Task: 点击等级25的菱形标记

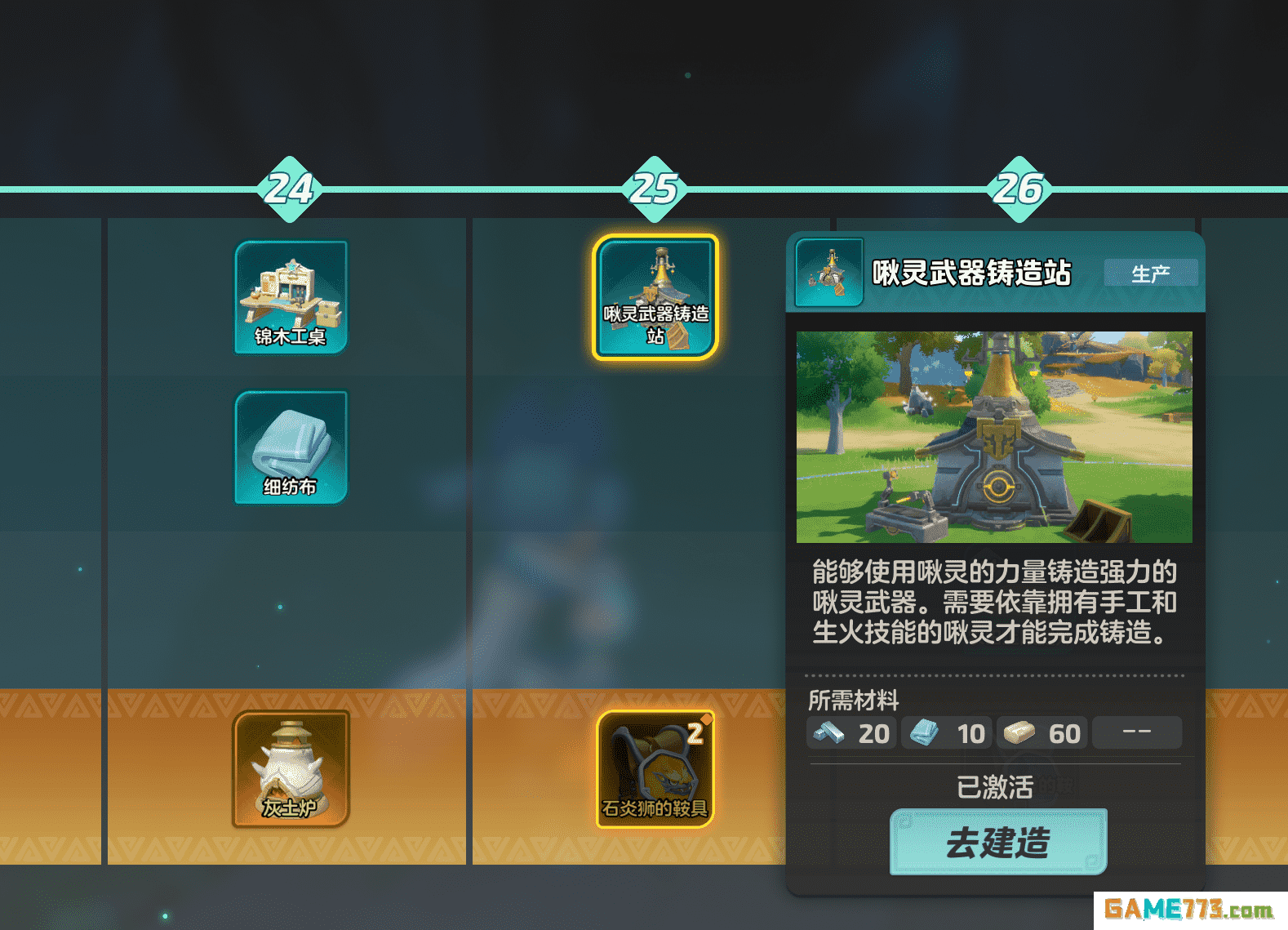Action: [653, 189]
